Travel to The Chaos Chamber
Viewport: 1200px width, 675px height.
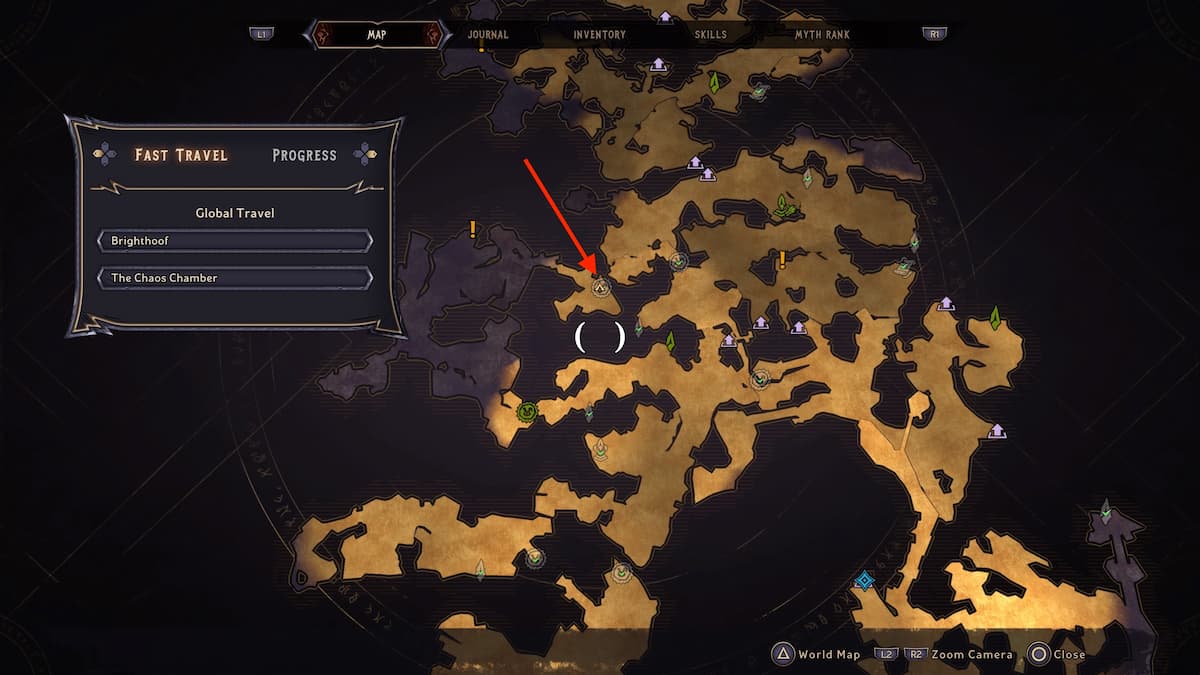point(235,277)
